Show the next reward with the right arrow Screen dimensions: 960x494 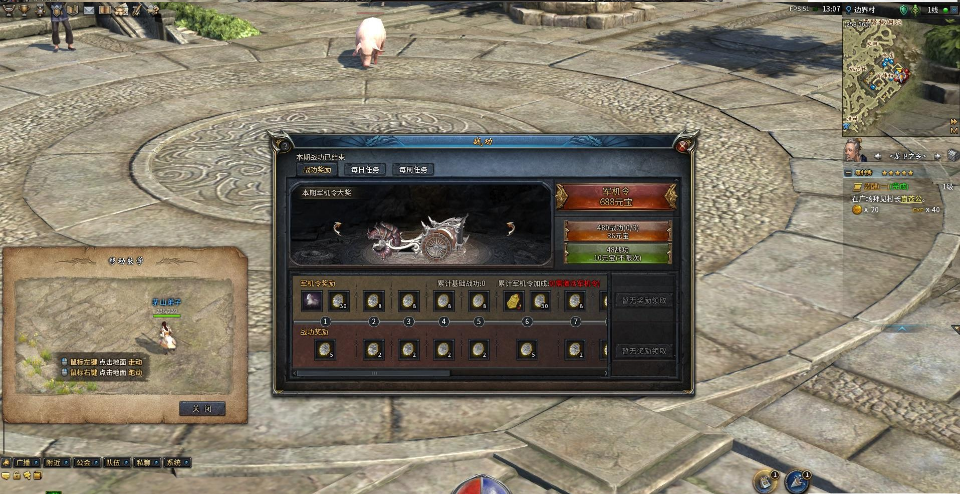[510, 228]
